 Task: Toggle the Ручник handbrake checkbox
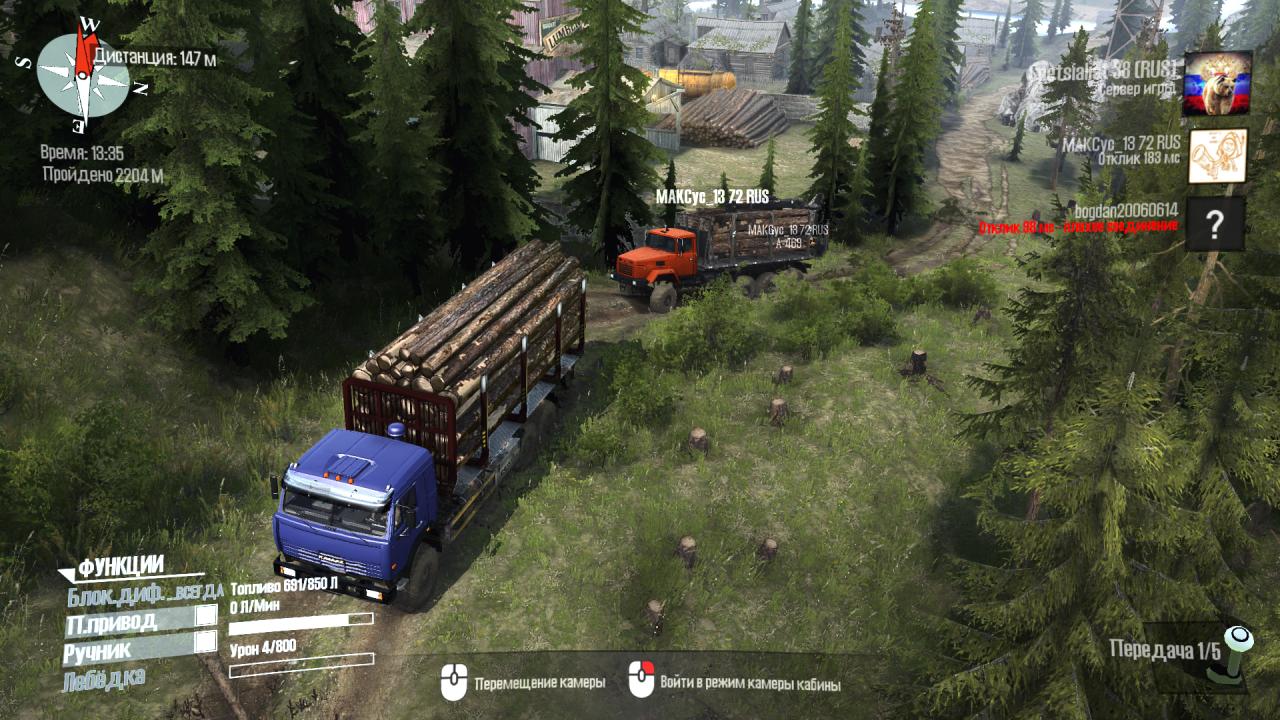(206, 642)
